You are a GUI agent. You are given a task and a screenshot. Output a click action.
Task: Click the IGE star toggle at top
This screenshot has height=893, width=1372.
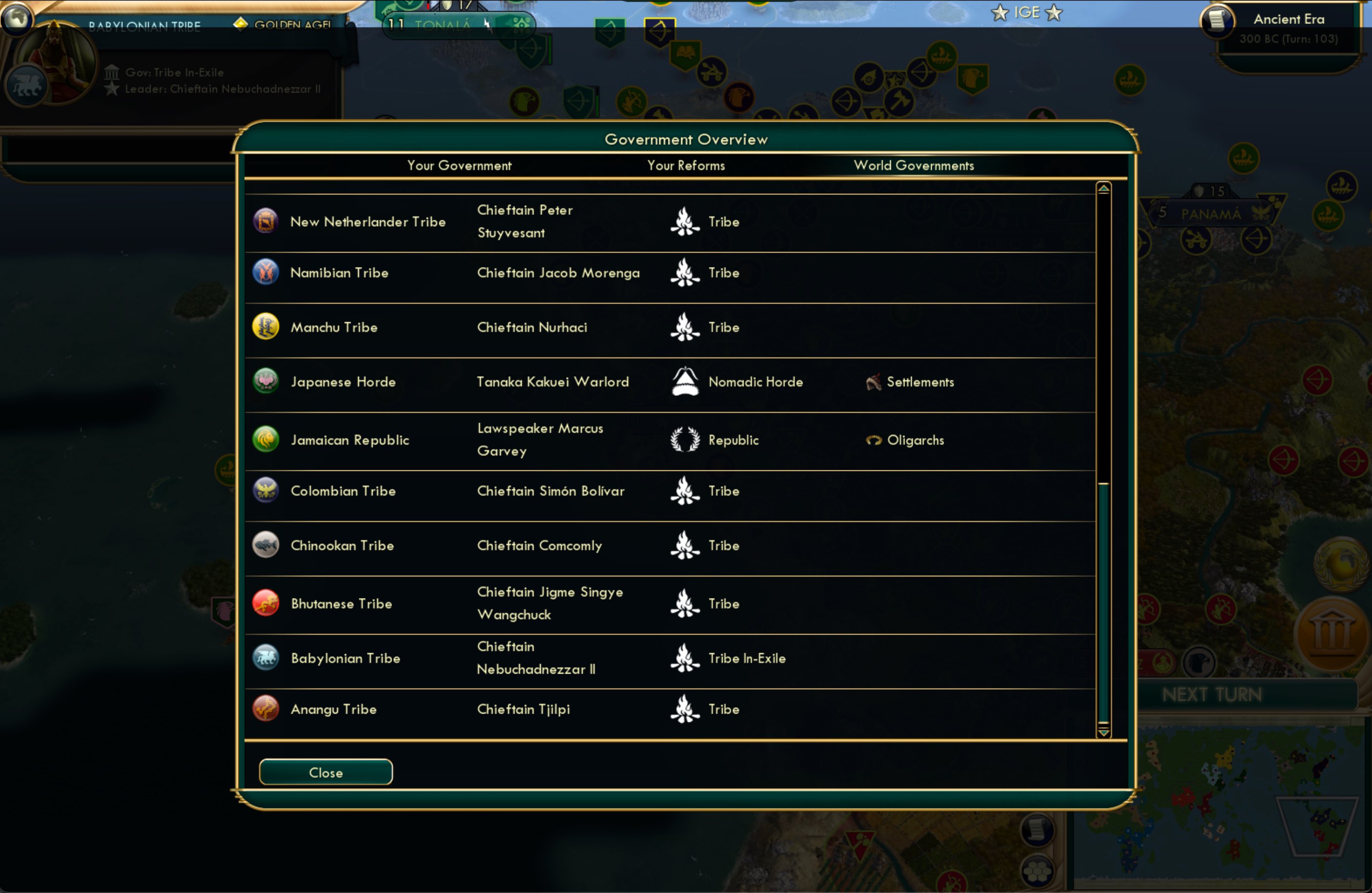coord(1000,12)
